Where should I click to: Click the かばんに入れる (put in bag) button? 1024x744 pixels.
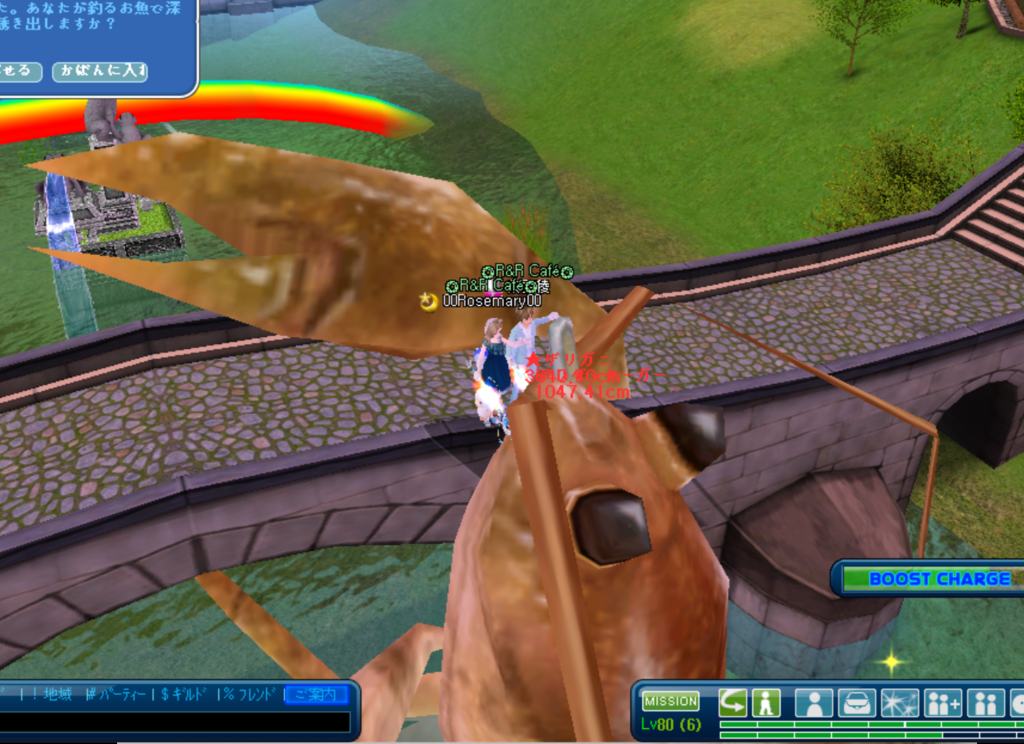pyautogui.click(x=100, y=72)
